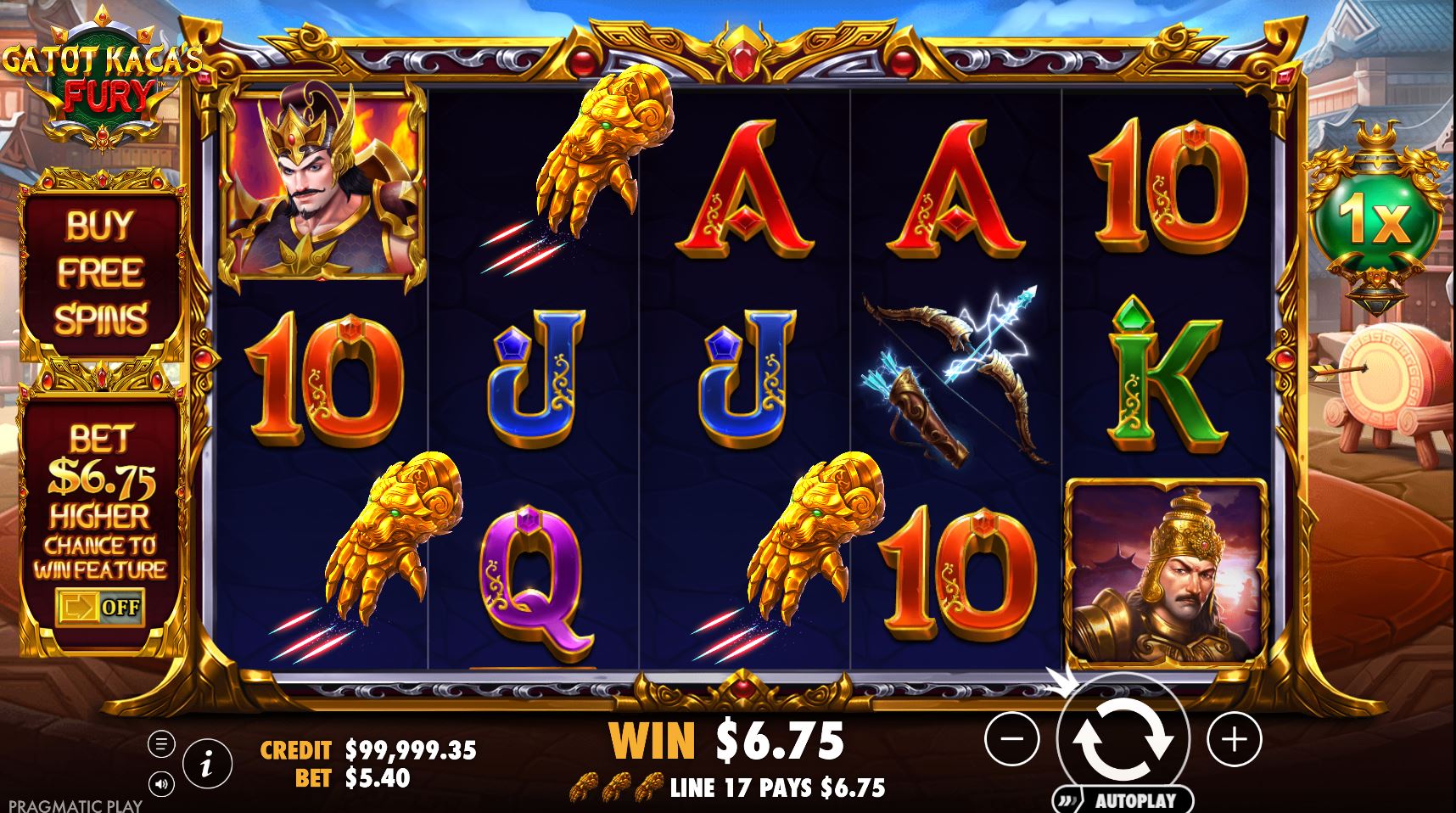This screenshot has width=1456, height=813.
Task: Toggle the ante bet OFF switch
Action: (x=101, y=608)
